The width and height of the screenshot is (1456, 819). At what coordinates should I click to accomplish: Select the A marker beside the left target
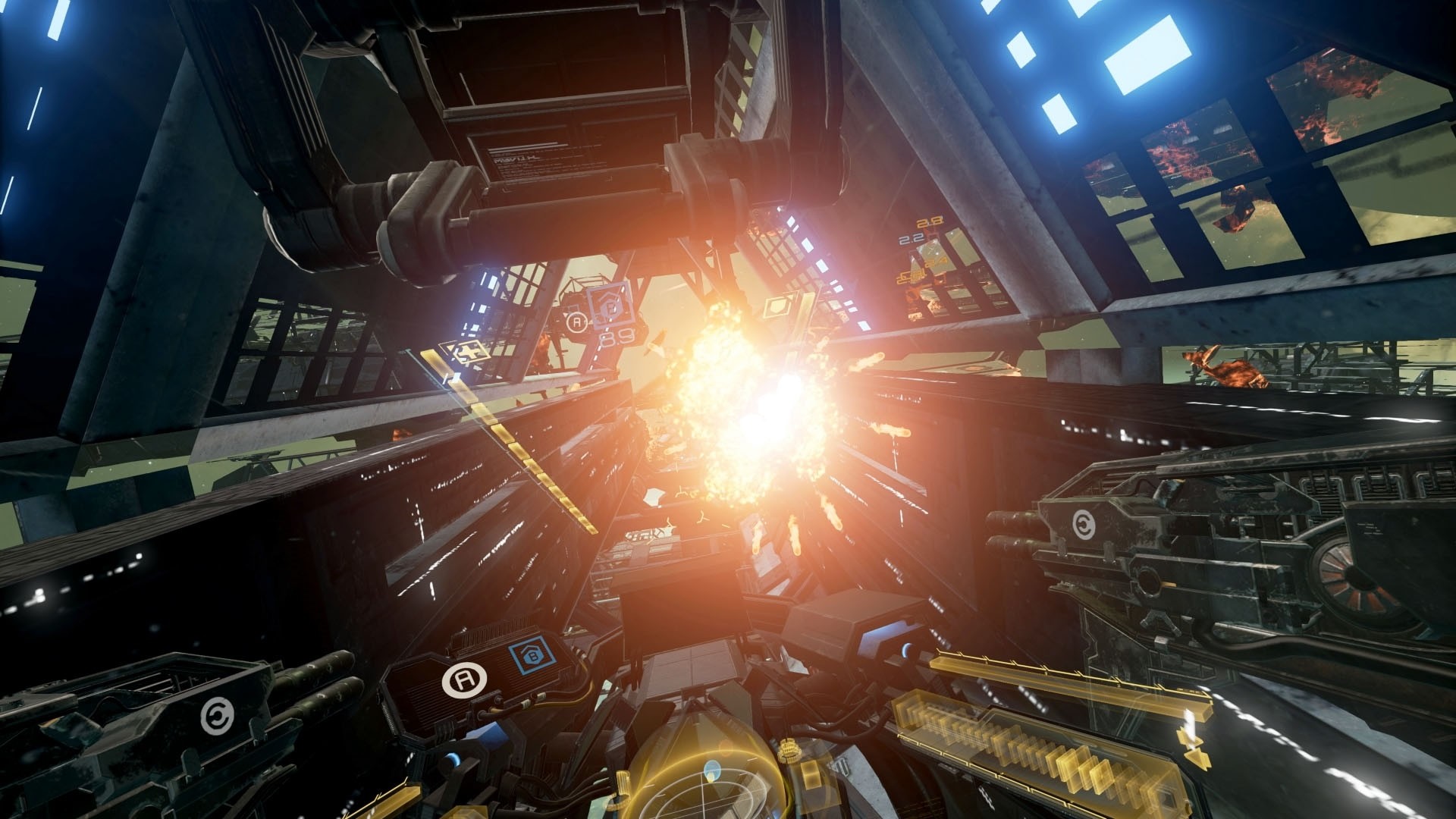tap(576, 321)
